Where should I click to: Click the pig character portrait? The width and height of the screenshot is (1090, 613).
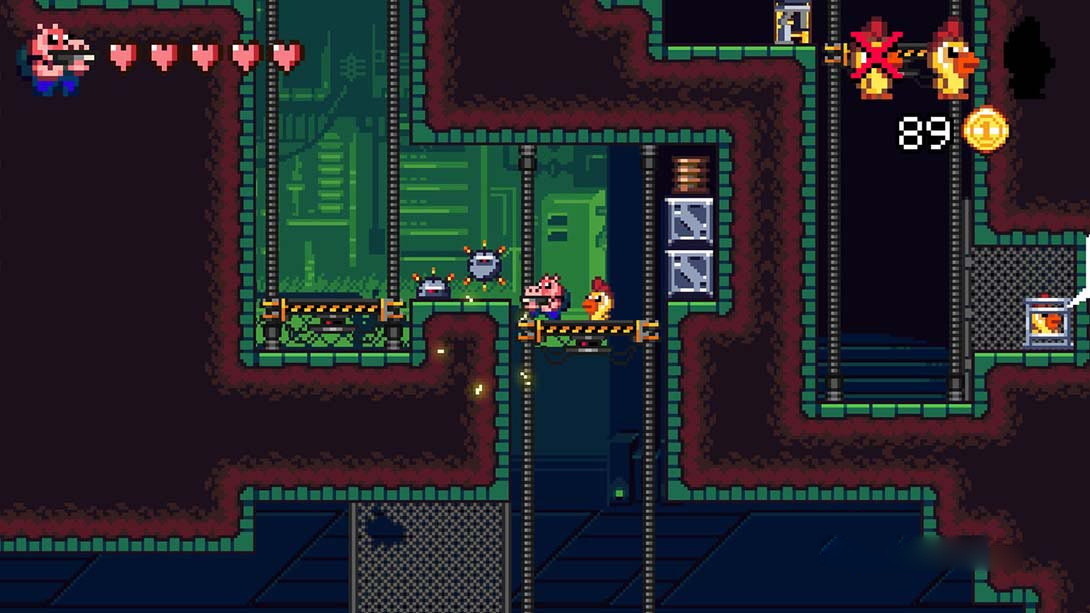pos(58,58)
